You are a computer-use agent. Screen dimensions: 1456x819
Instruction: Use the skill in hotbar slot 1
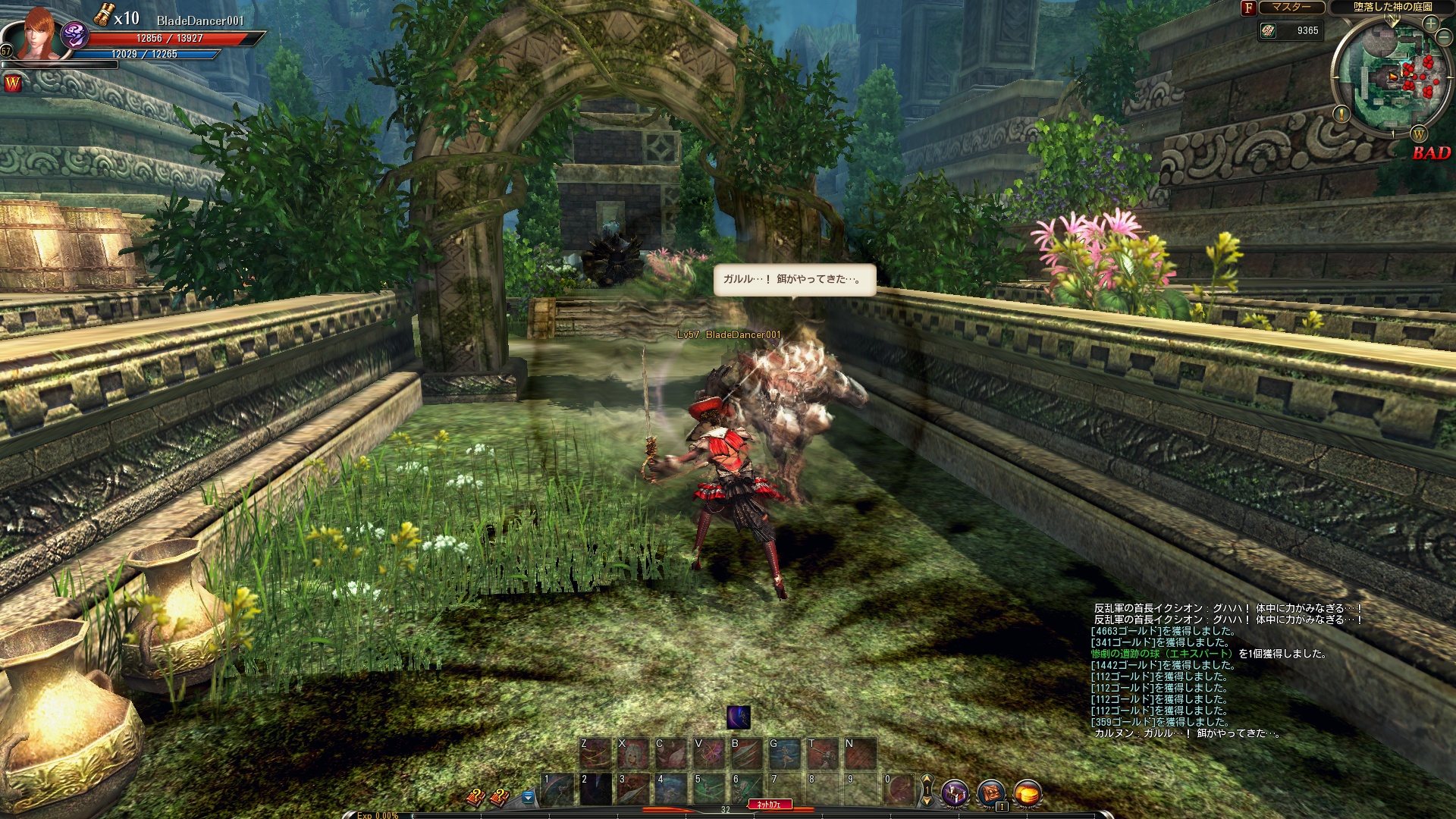(x=559, y=789)
